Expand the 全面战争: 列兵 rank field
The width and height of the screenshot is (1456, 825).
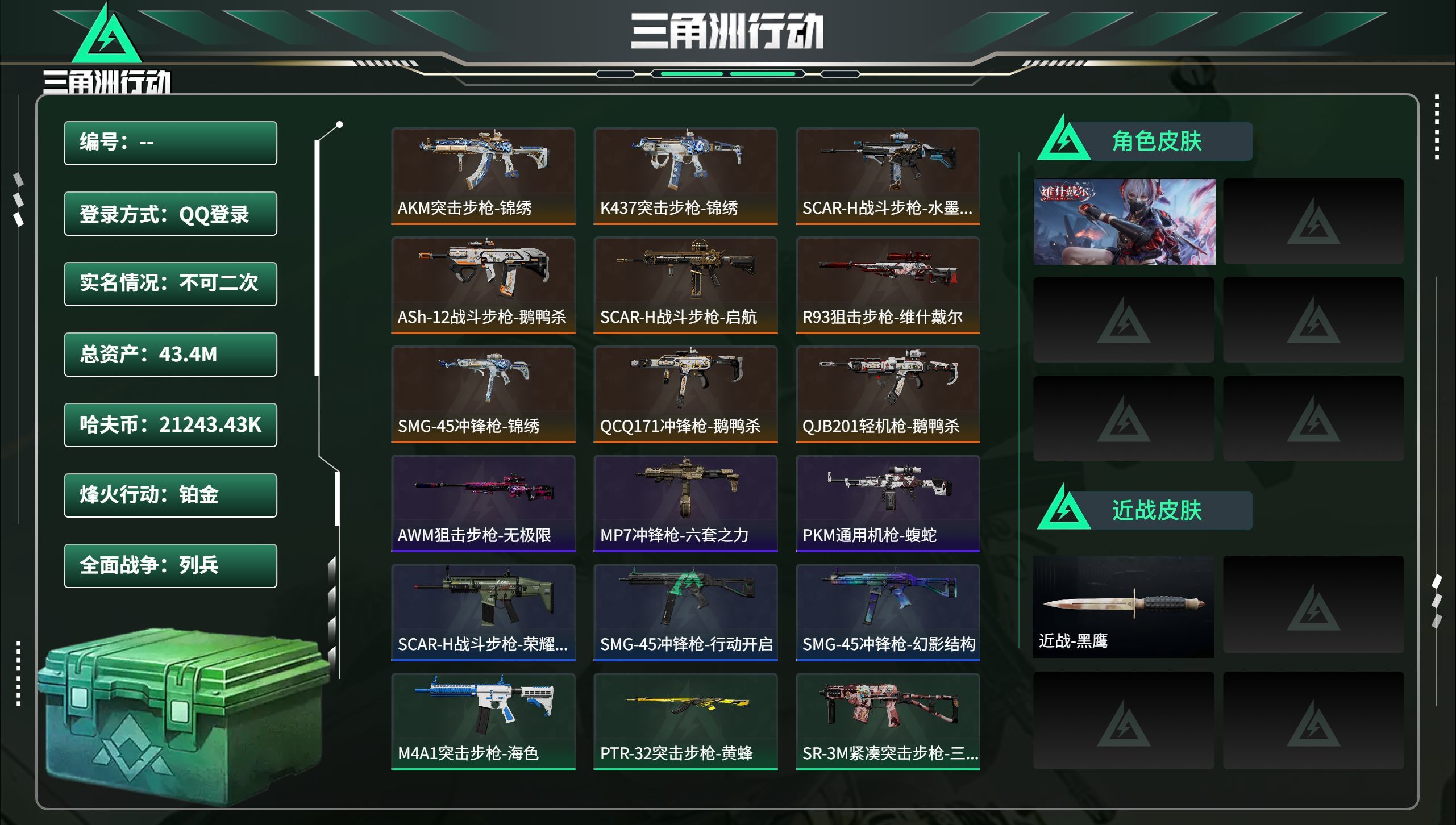(170, 566)
